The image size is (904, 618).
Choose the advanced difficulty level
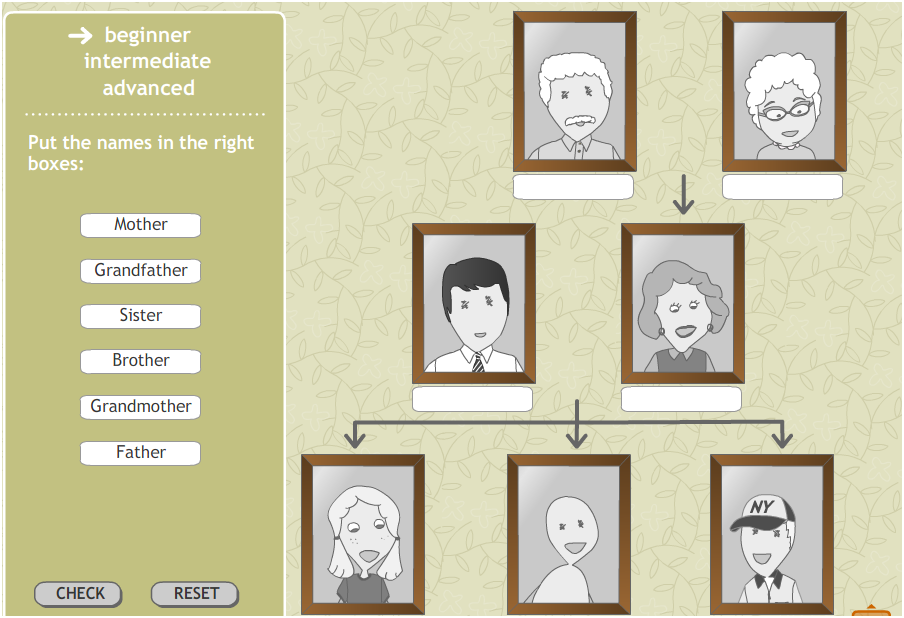[x=148, y=88]
